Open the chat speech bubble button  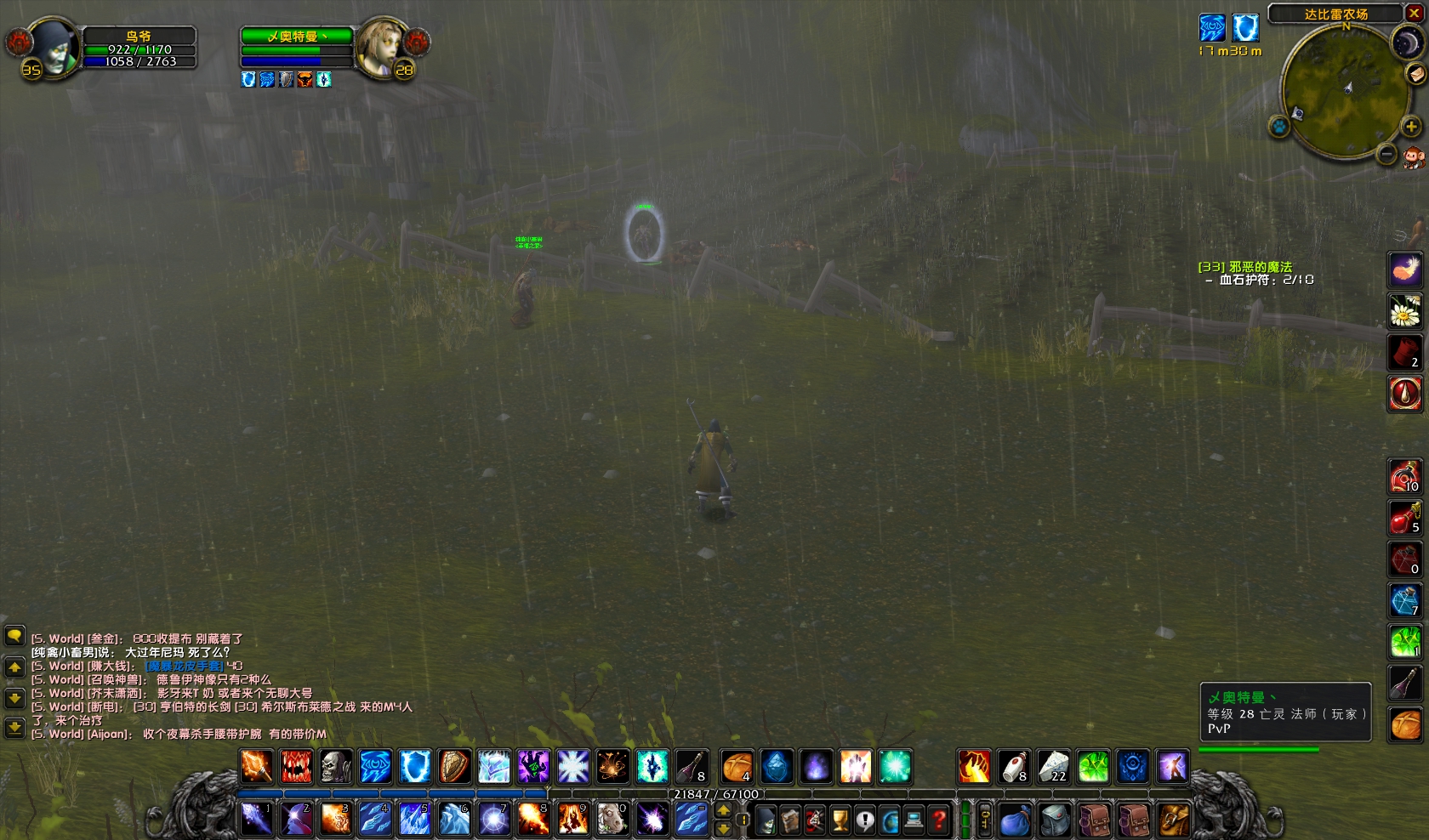click(14, 636)
